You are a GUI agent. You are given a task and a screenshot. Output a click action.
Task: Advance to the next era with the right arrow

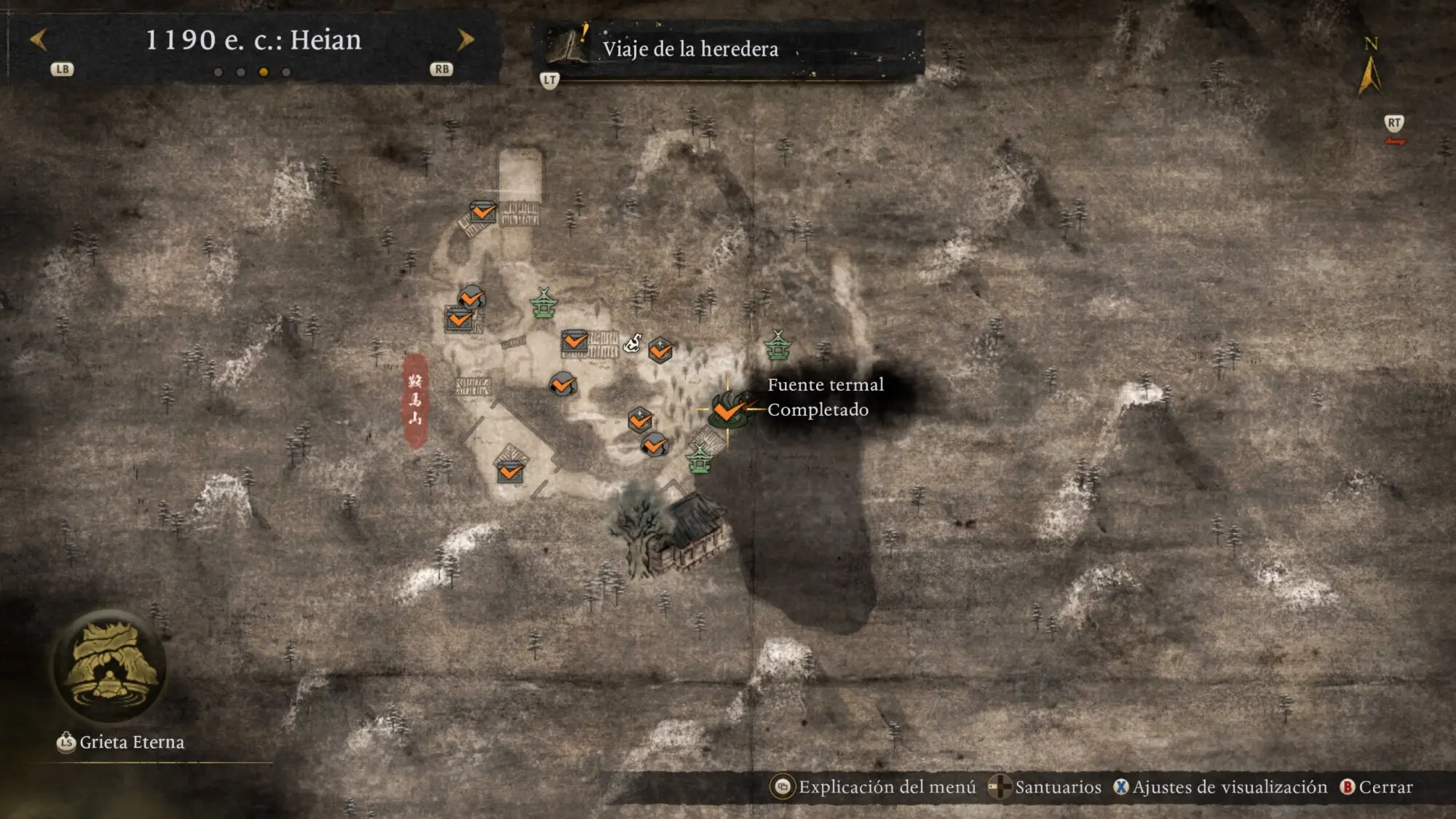tap(465, 39)
